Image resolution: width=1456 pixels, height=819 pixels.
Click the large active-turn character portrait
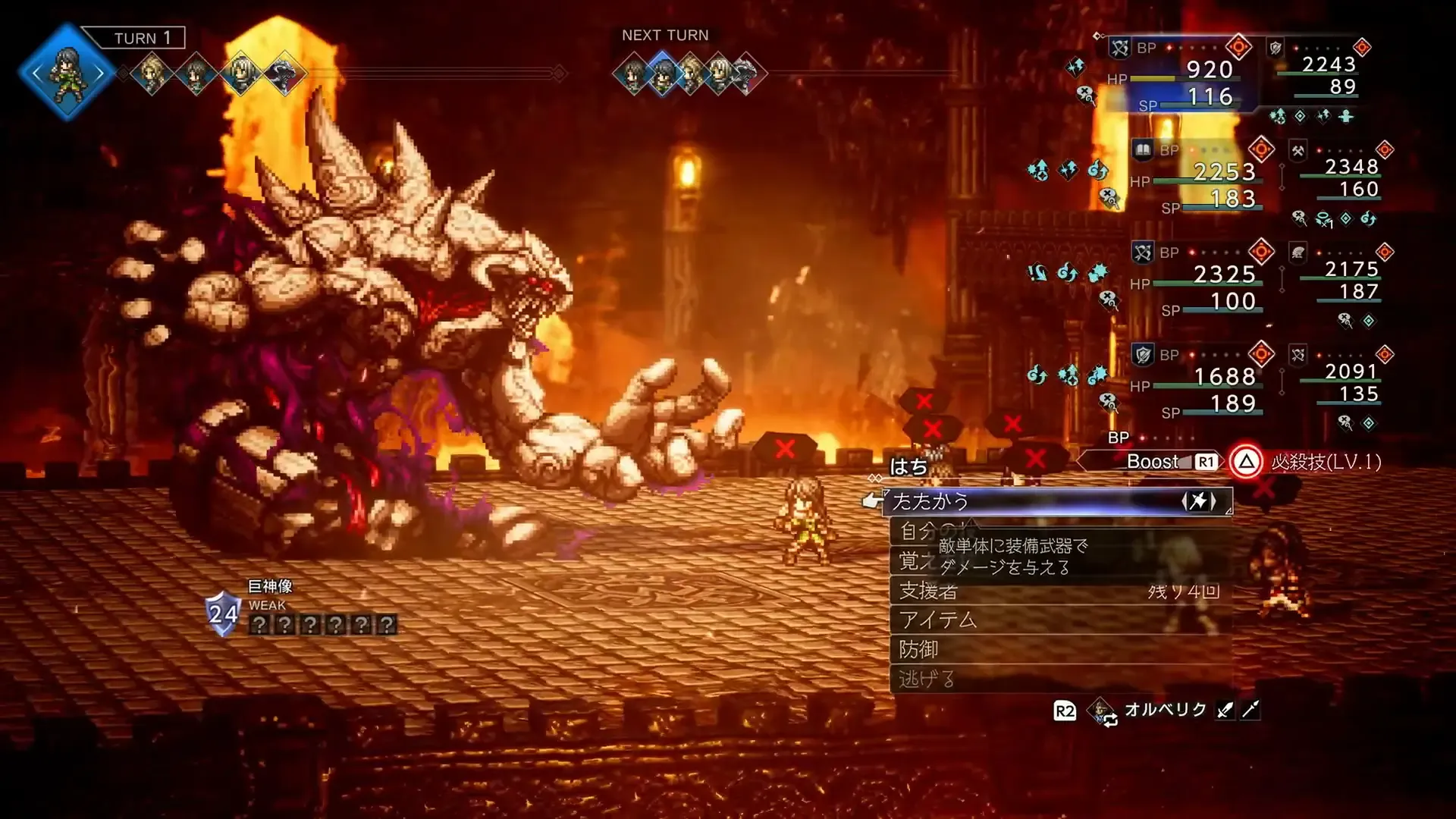(x=67, y=73)
